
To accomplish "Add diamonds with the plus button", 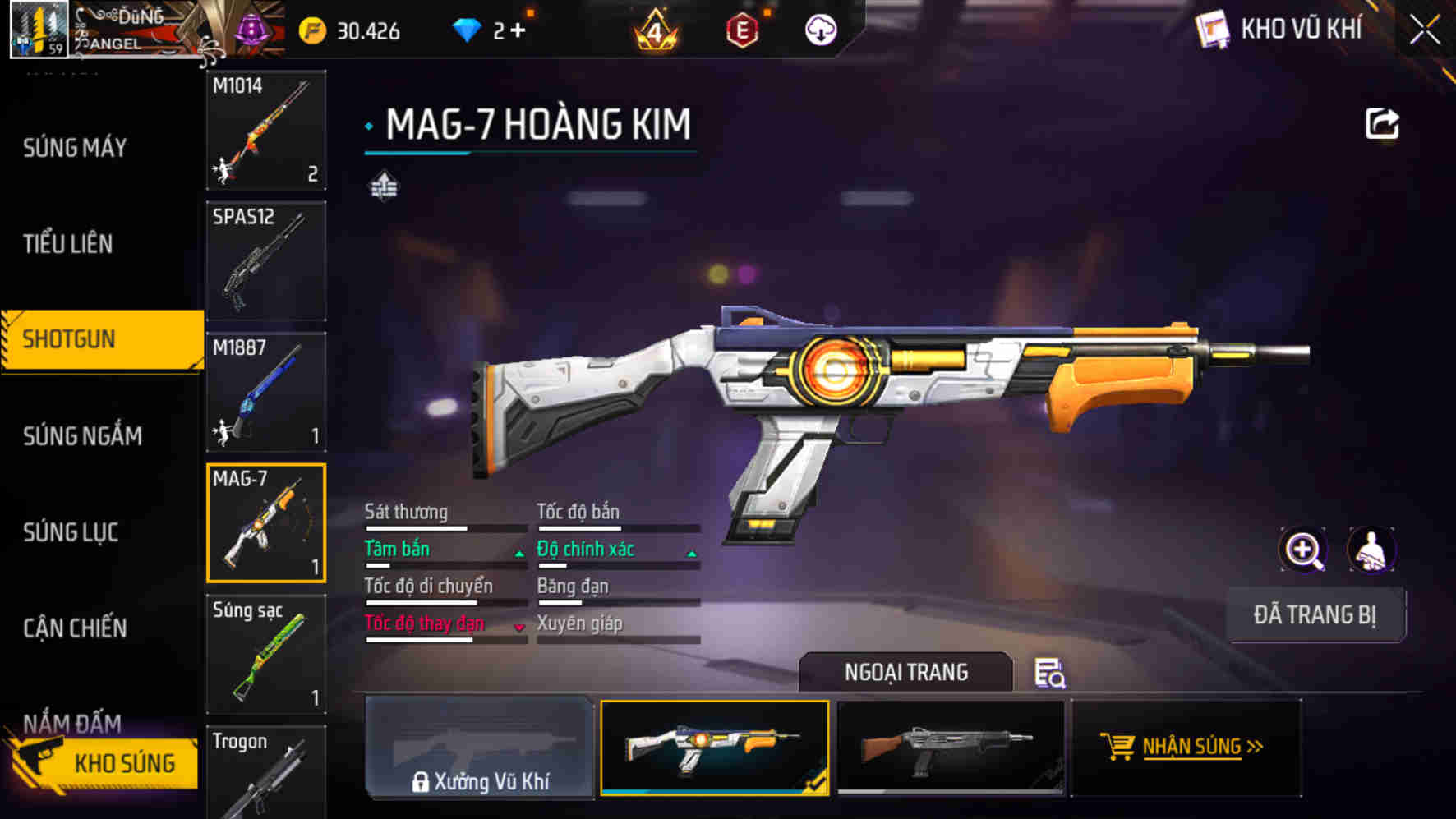I will 517,30.
